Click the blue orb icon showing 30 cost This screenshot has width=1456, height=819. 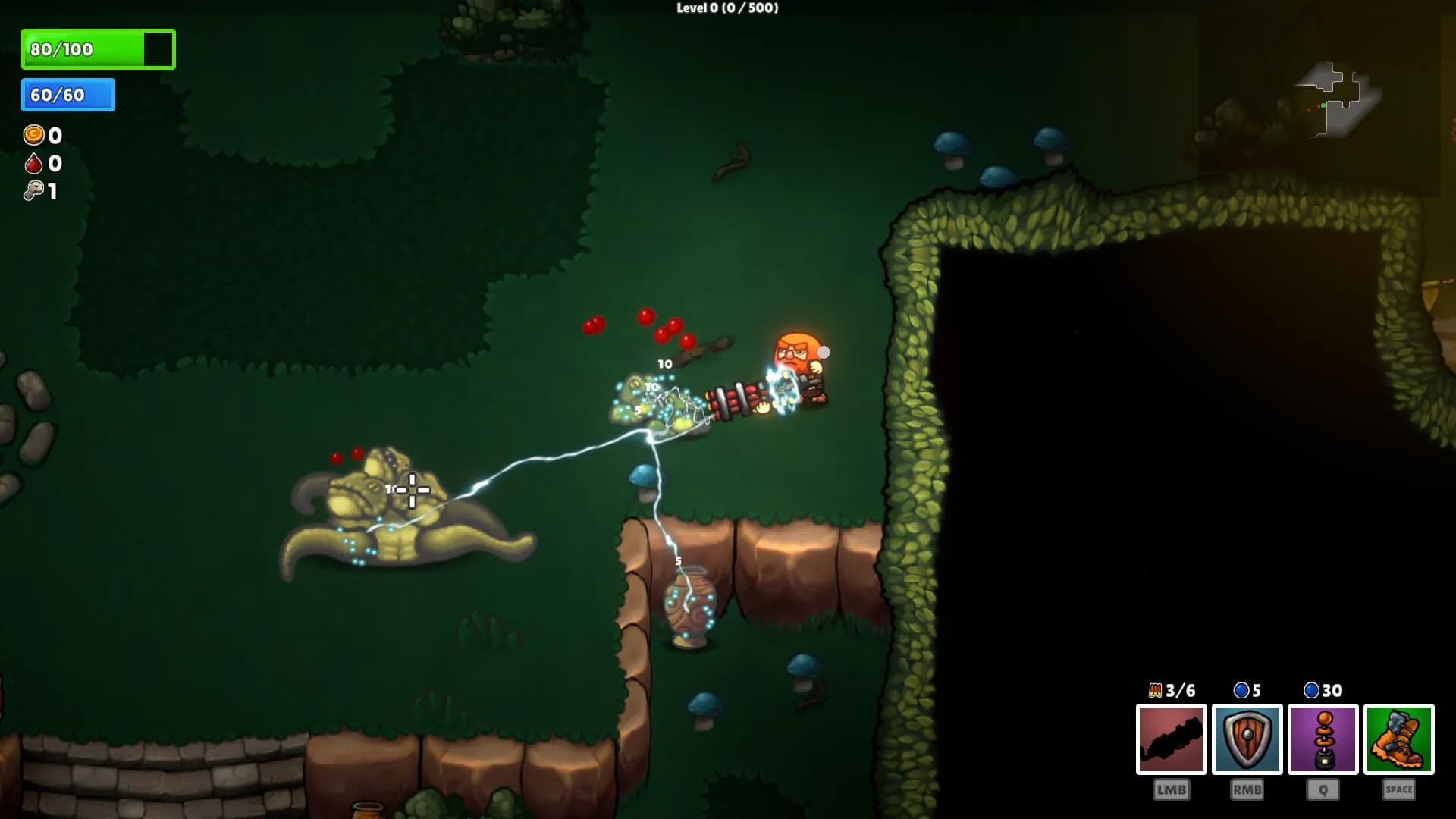click(1312, 690)
